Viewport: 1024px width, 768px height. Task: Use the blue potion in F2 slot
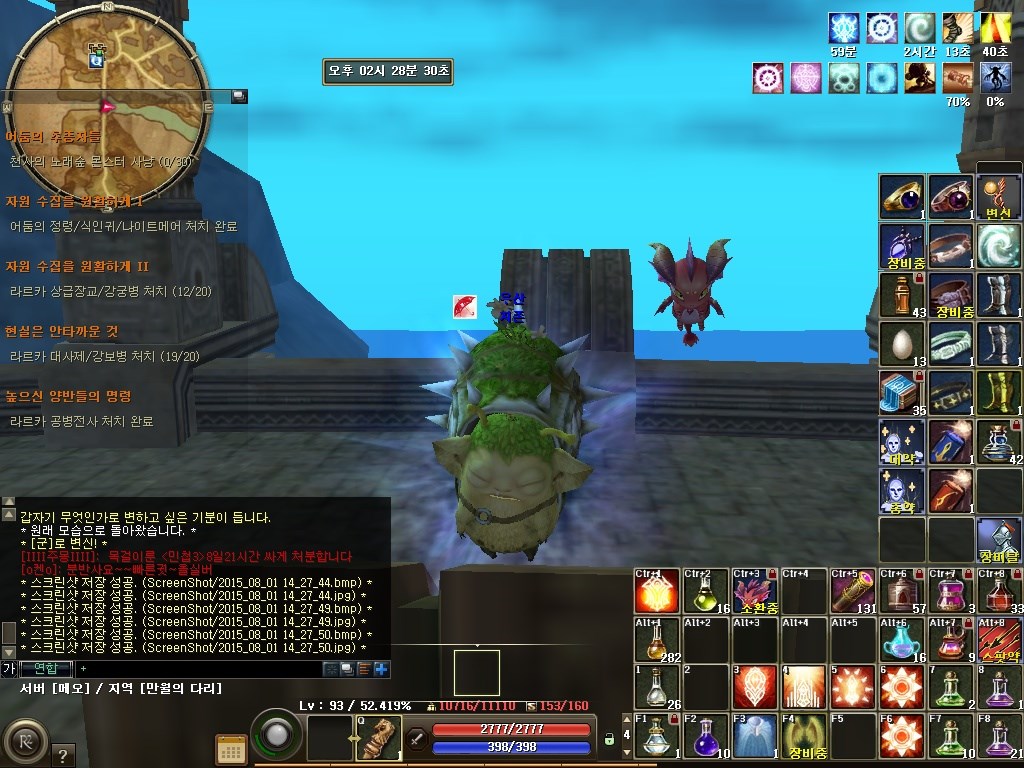pos(707,736)
